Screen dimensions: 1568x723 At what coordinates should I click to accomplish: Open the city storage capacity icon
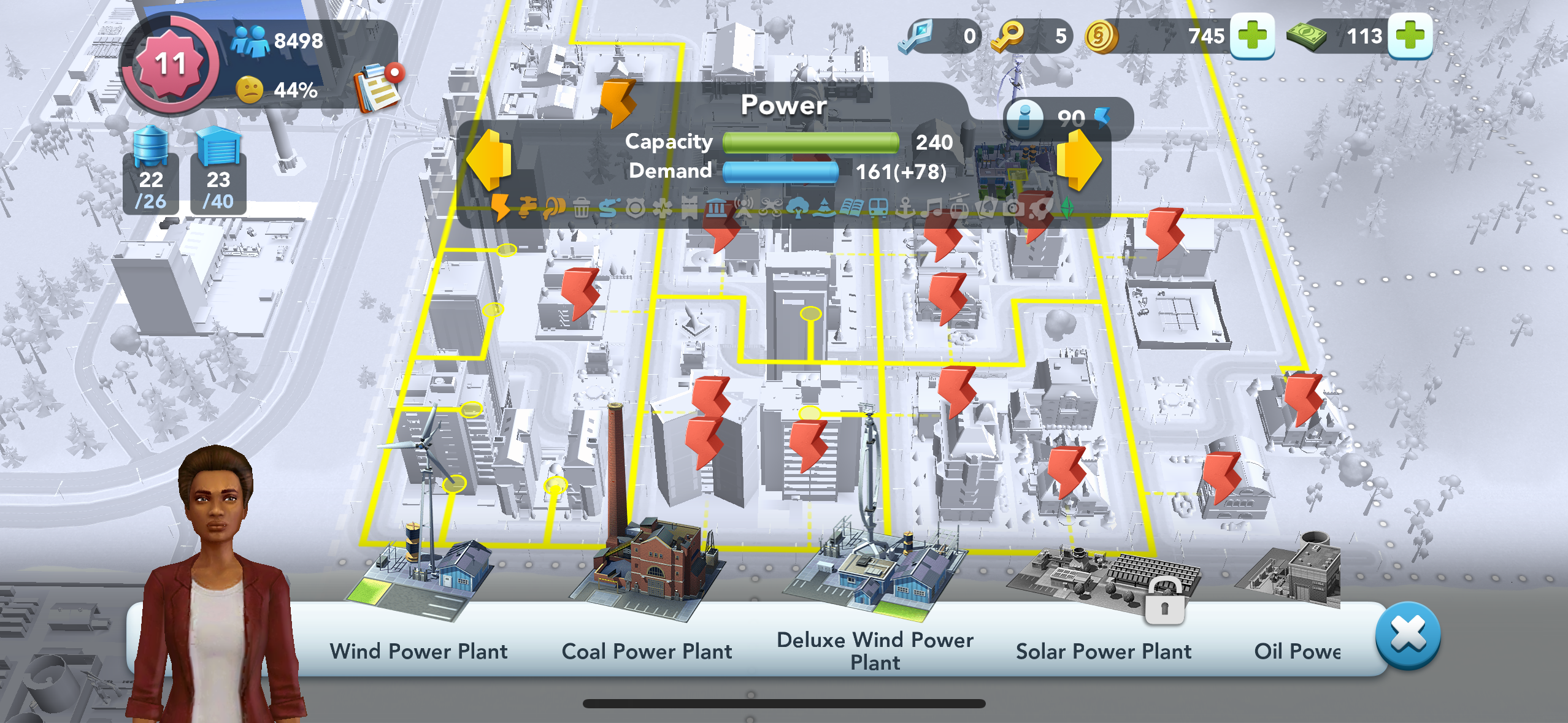(x=218, y=170)
